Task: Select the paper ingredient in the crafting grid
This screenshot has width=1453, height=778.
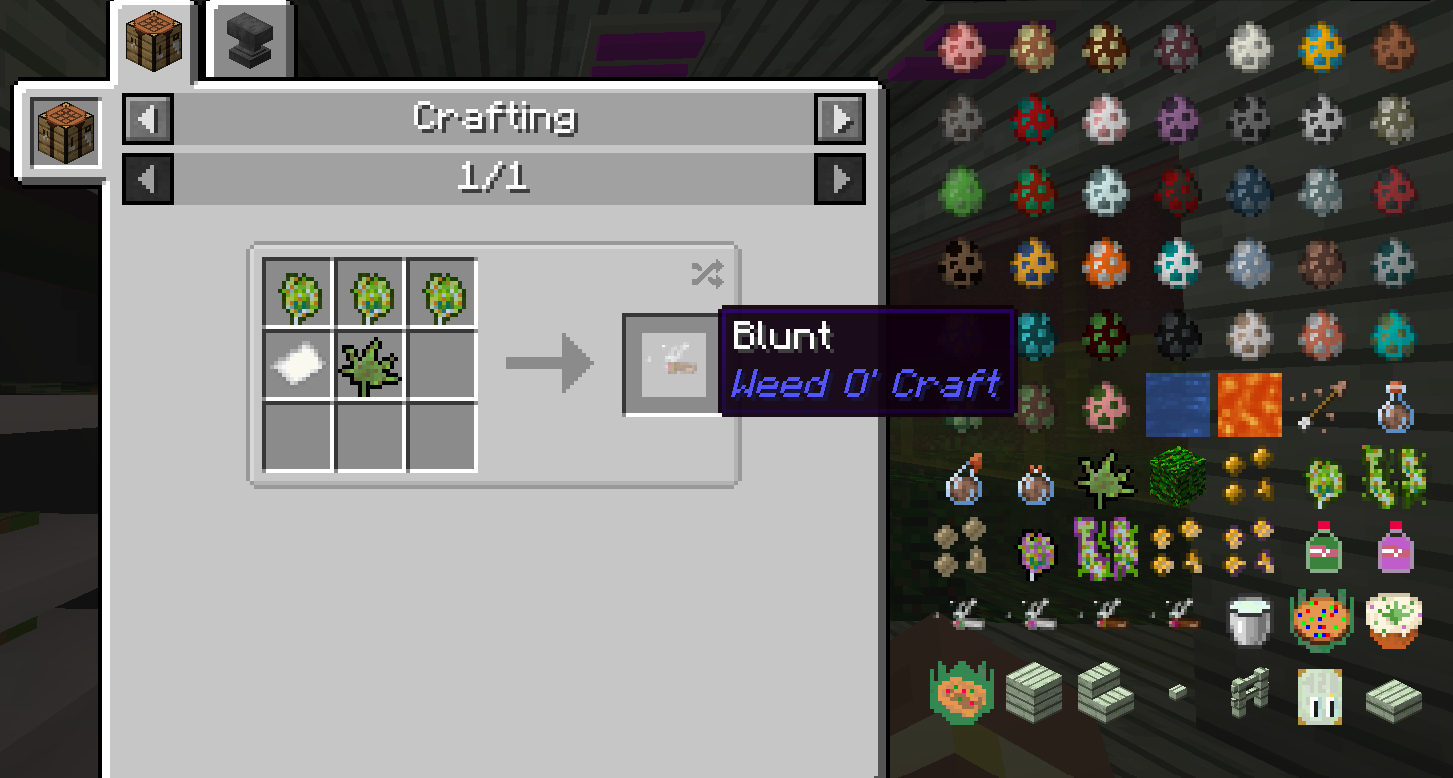Action: pos(297,363)
